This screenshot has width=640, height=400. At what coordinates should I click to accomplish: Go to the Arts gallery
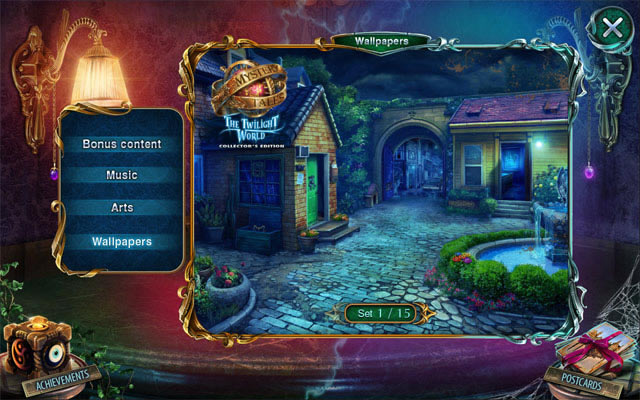pyautogui.click(x=122, y=208)
